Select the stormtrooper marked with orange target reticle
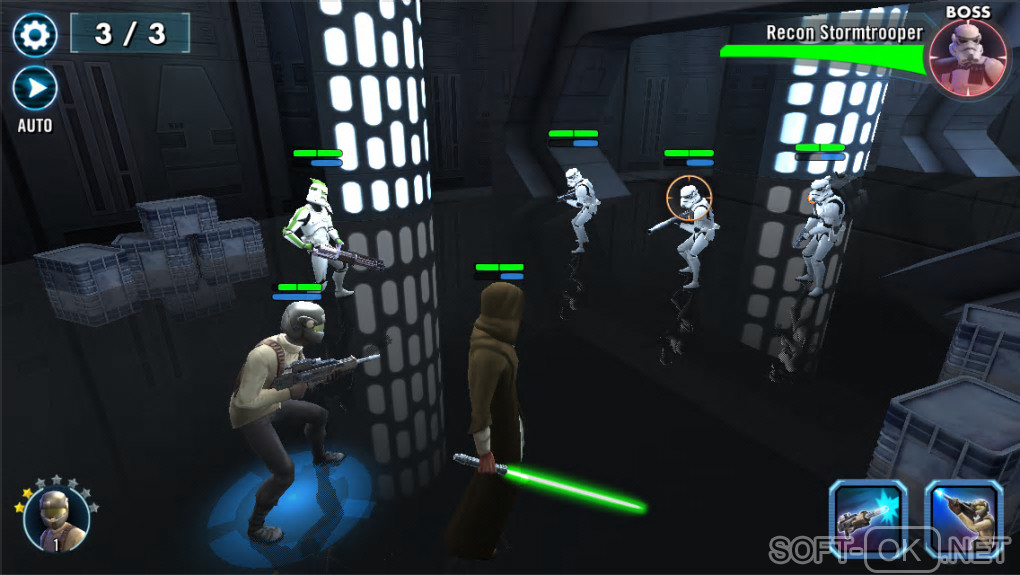 pos(690,230)
